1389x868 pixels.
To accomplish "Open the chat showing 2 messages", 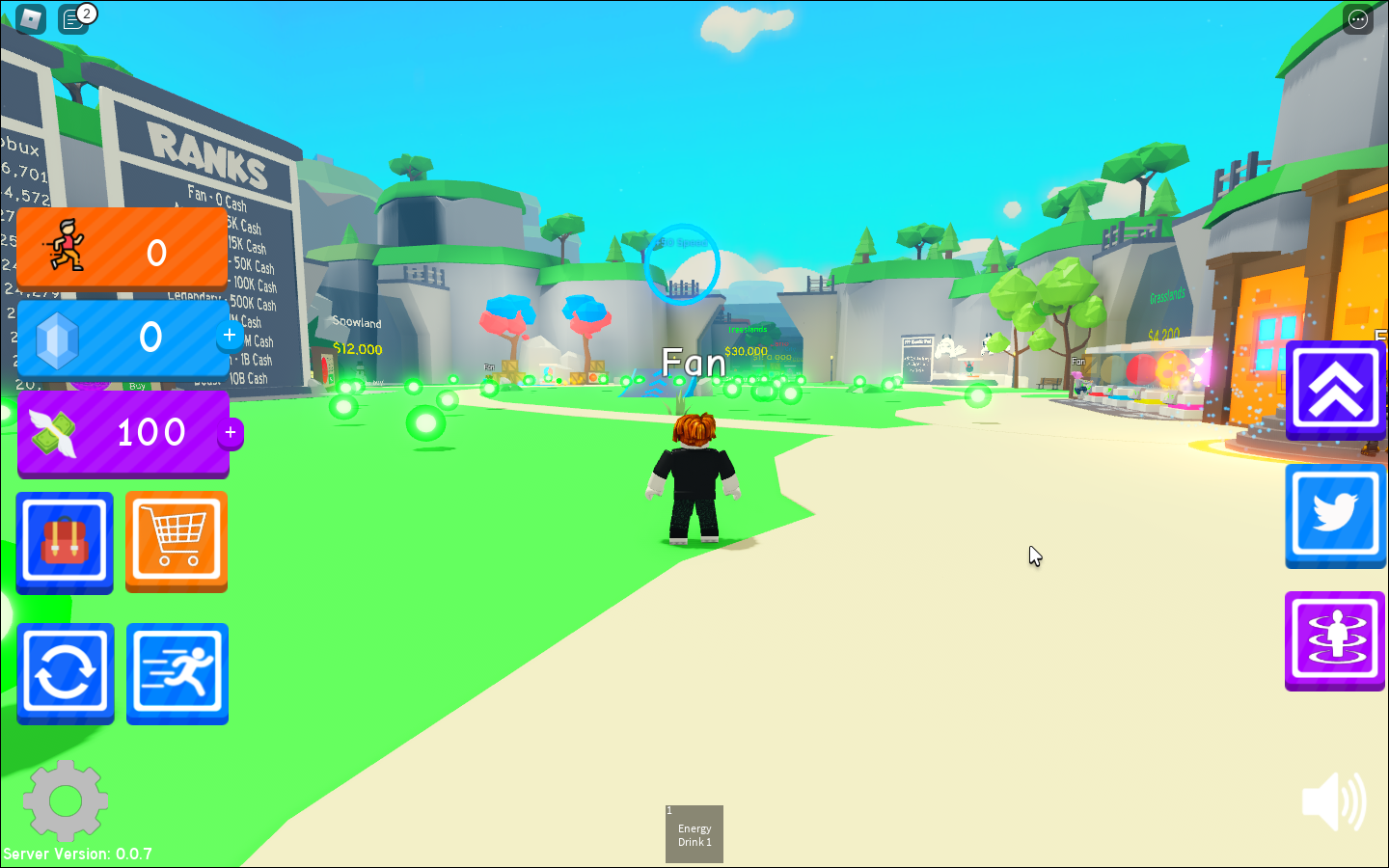I will pos(74,19).
